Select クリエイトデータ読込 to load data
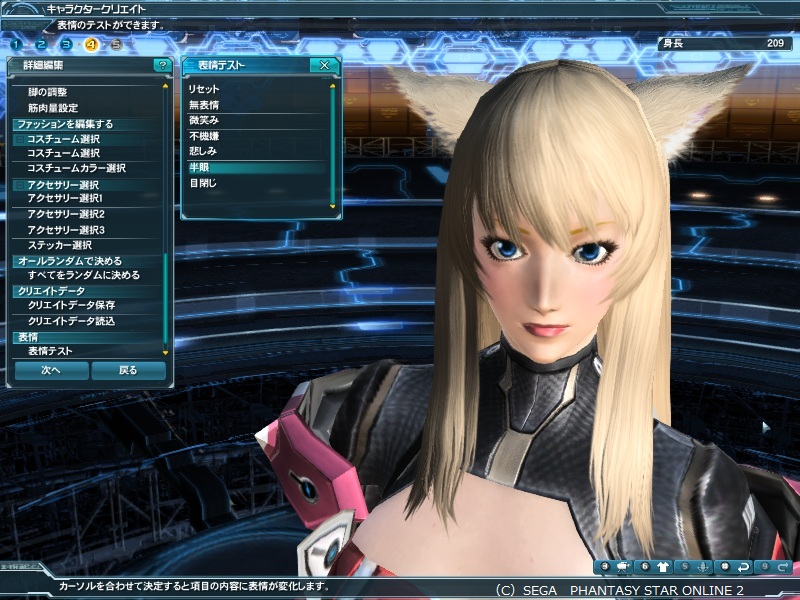This screenshot has height=600, width=800. (x=71, y=321)
